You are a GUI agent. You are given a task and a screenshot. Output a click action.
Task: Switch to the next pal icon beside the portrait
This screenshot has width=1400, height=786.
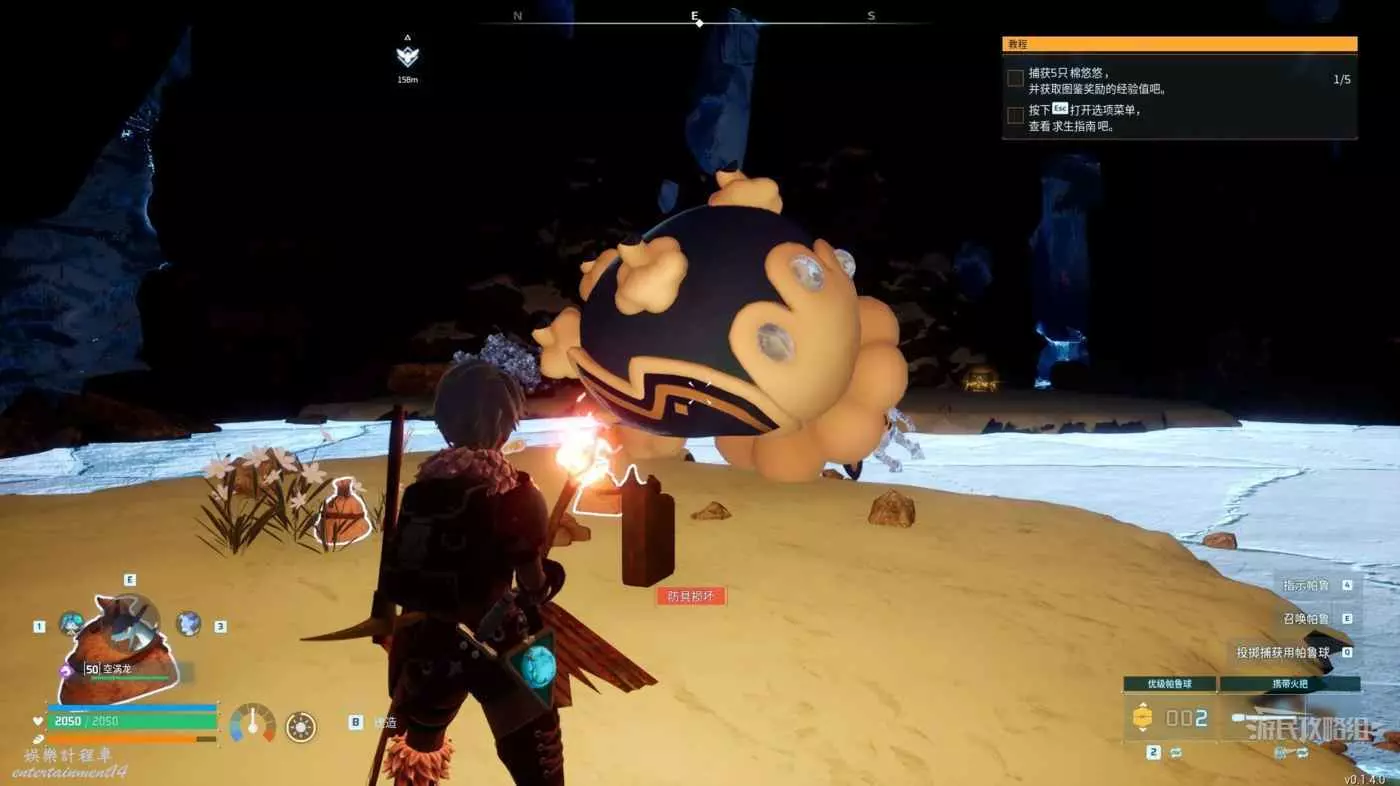pyautogui.click(x=189, y=624)
